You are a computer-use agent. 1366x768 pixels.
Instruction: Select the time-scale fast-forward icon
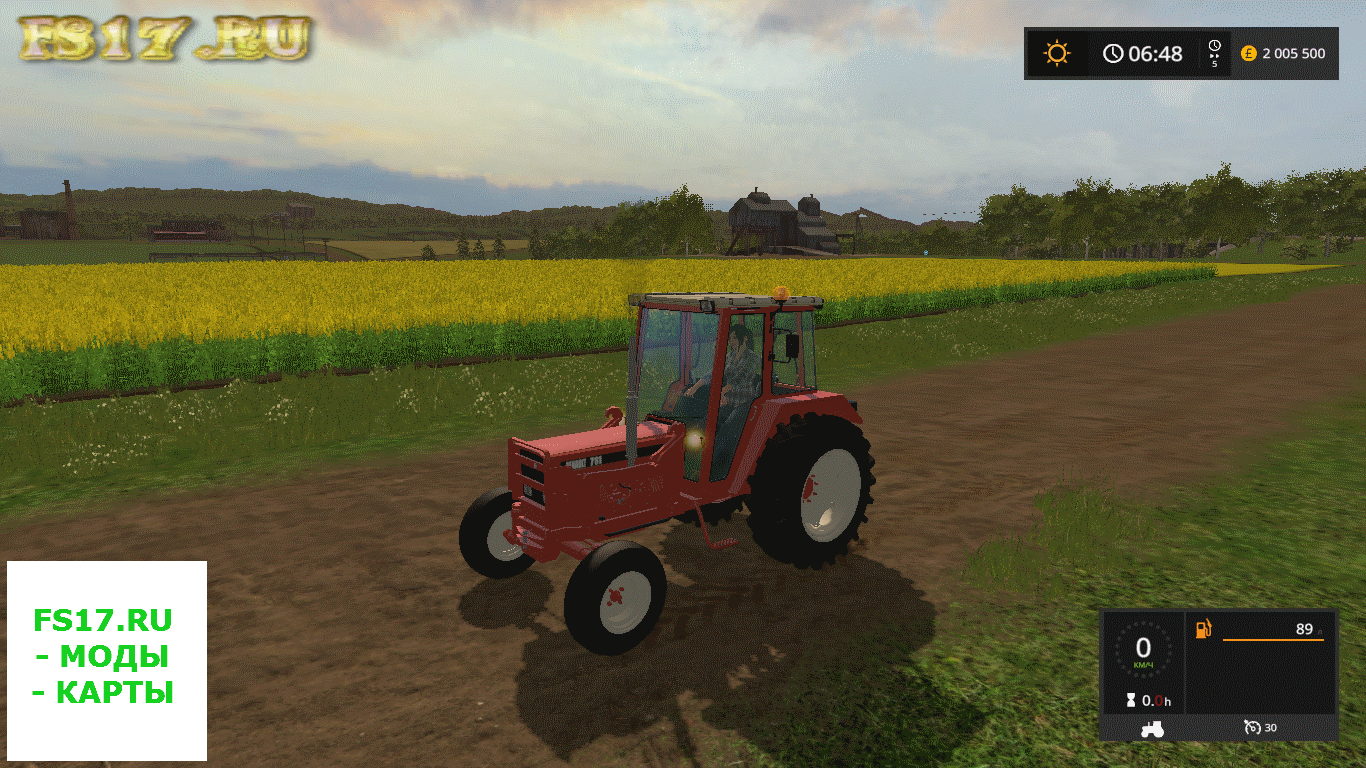click(x=1214, y=52)
